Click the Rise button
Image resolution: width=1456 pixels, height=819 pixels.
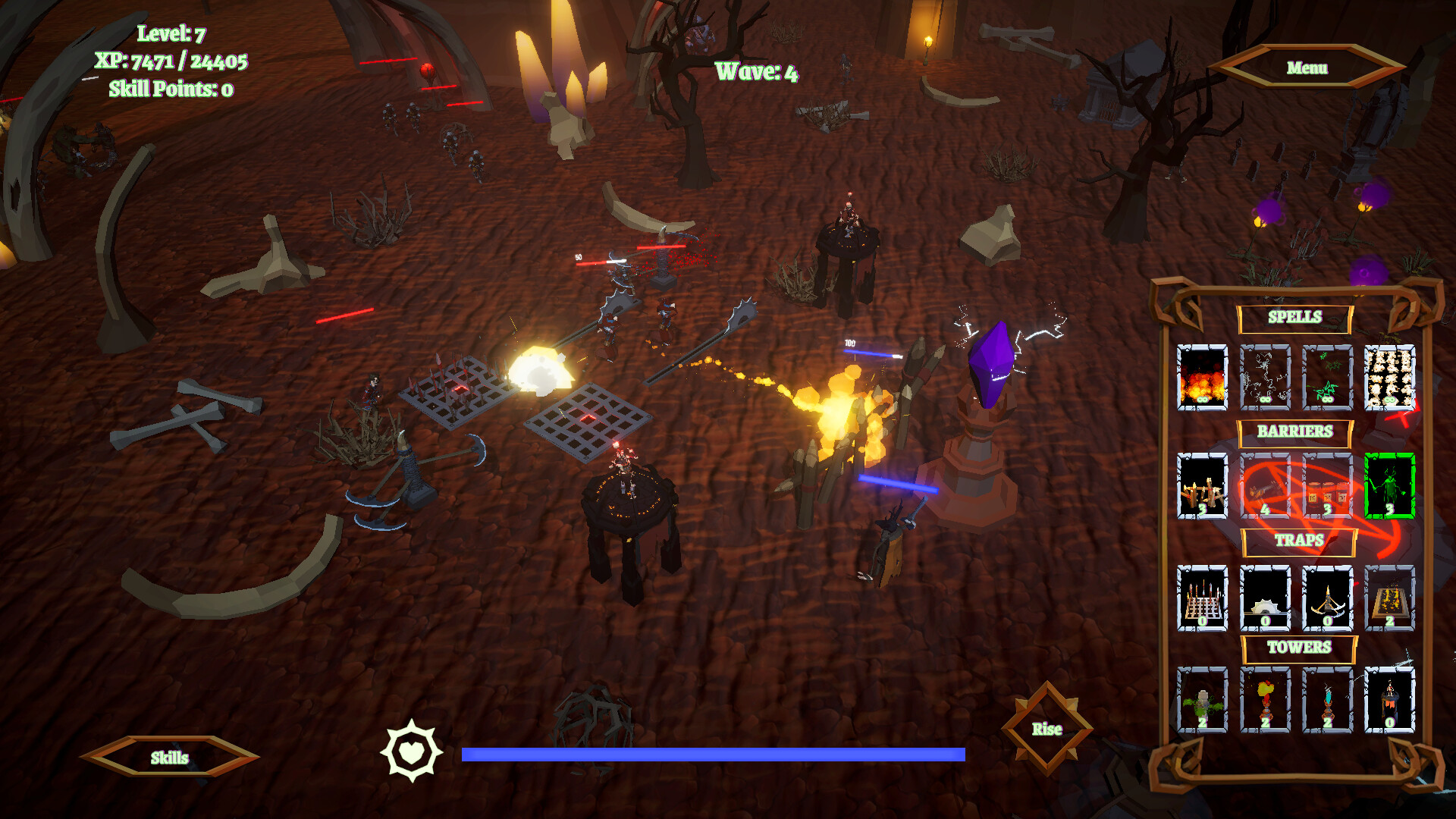[1046, 729]
